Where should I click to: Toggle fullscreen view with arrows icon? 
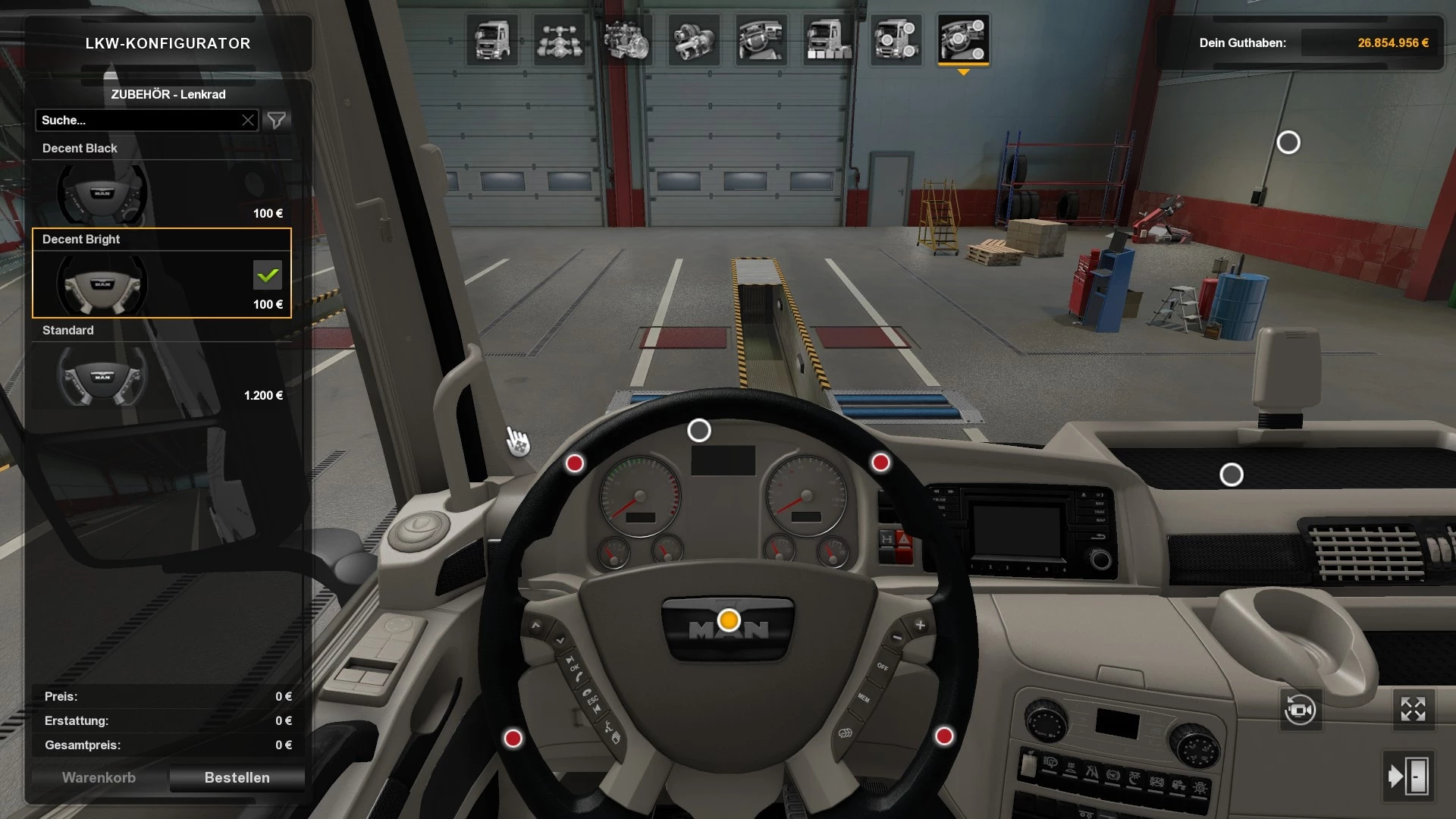1413,710
